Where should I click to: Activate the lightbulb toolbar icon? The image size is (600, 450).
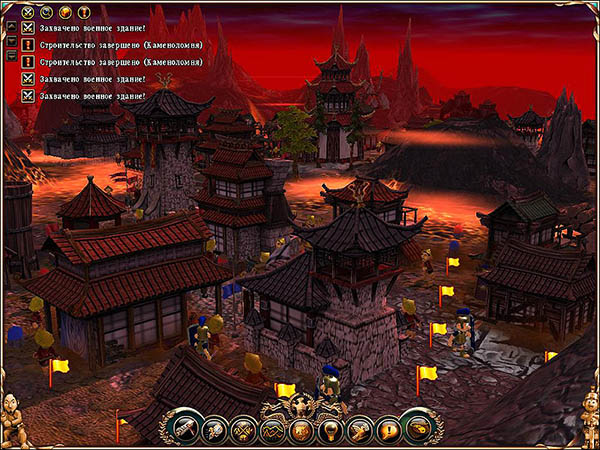(x=330, y=431)
